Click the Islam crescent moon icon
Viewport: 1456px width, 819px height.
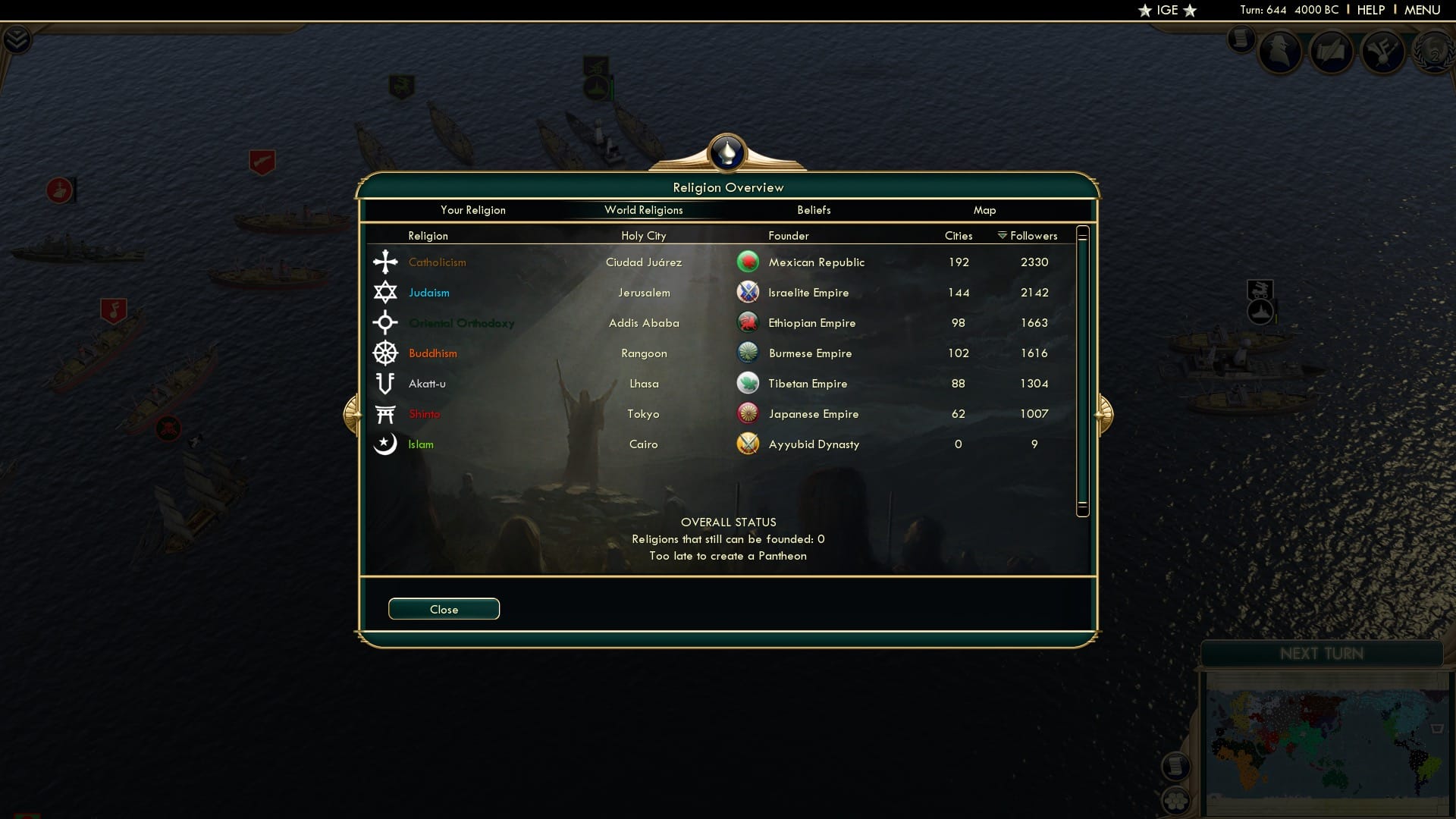click(x=386, y=444)
